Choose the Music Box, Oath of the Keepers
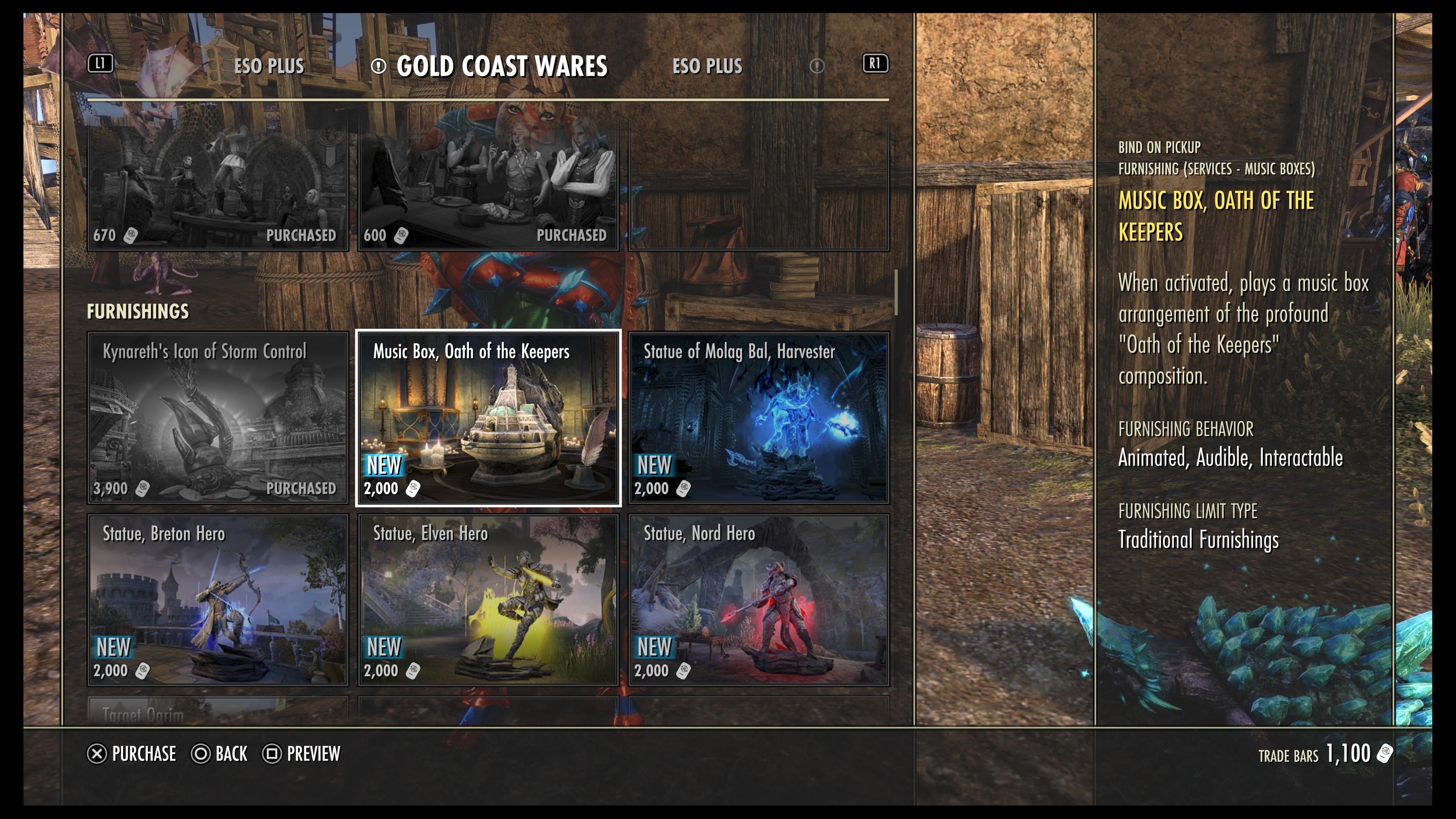1456x819 pixels. click(x=488, y=418)
